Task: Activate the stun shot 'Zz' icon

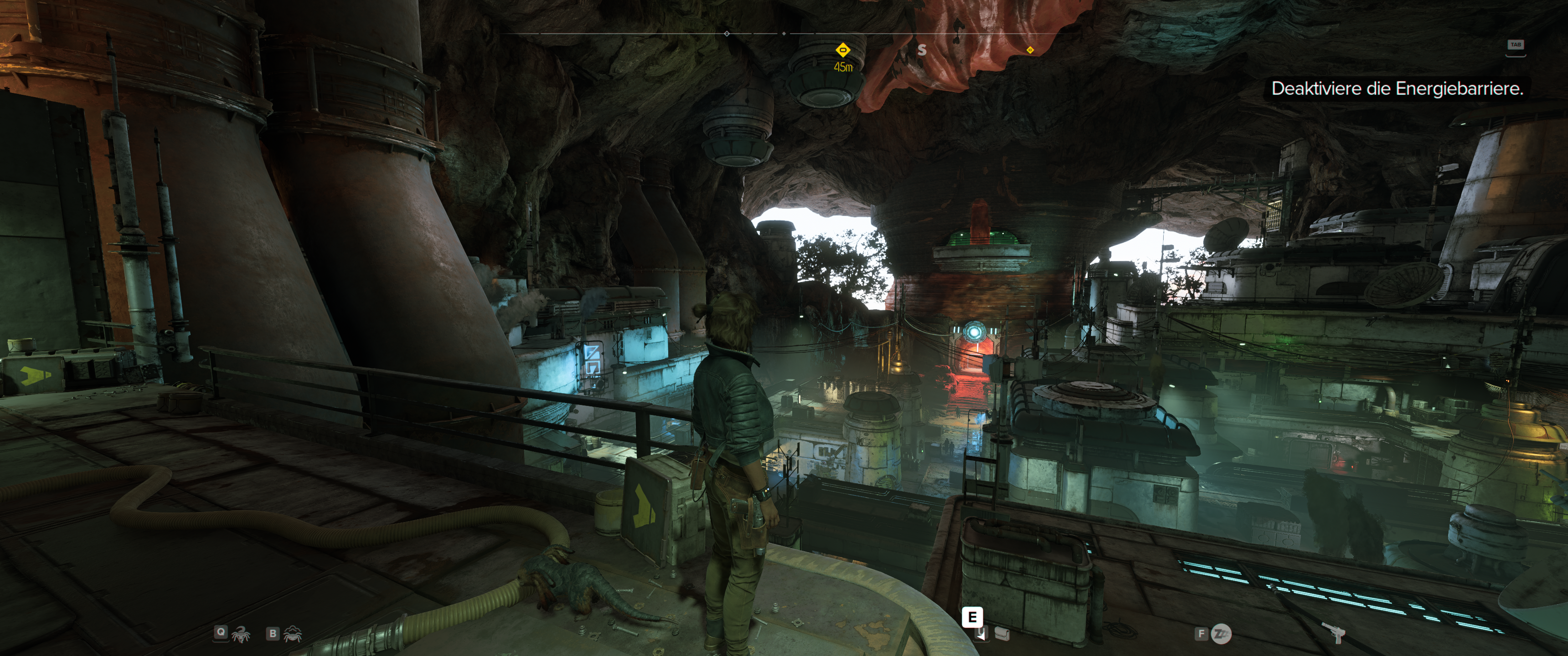Action: coord(1220,634)
